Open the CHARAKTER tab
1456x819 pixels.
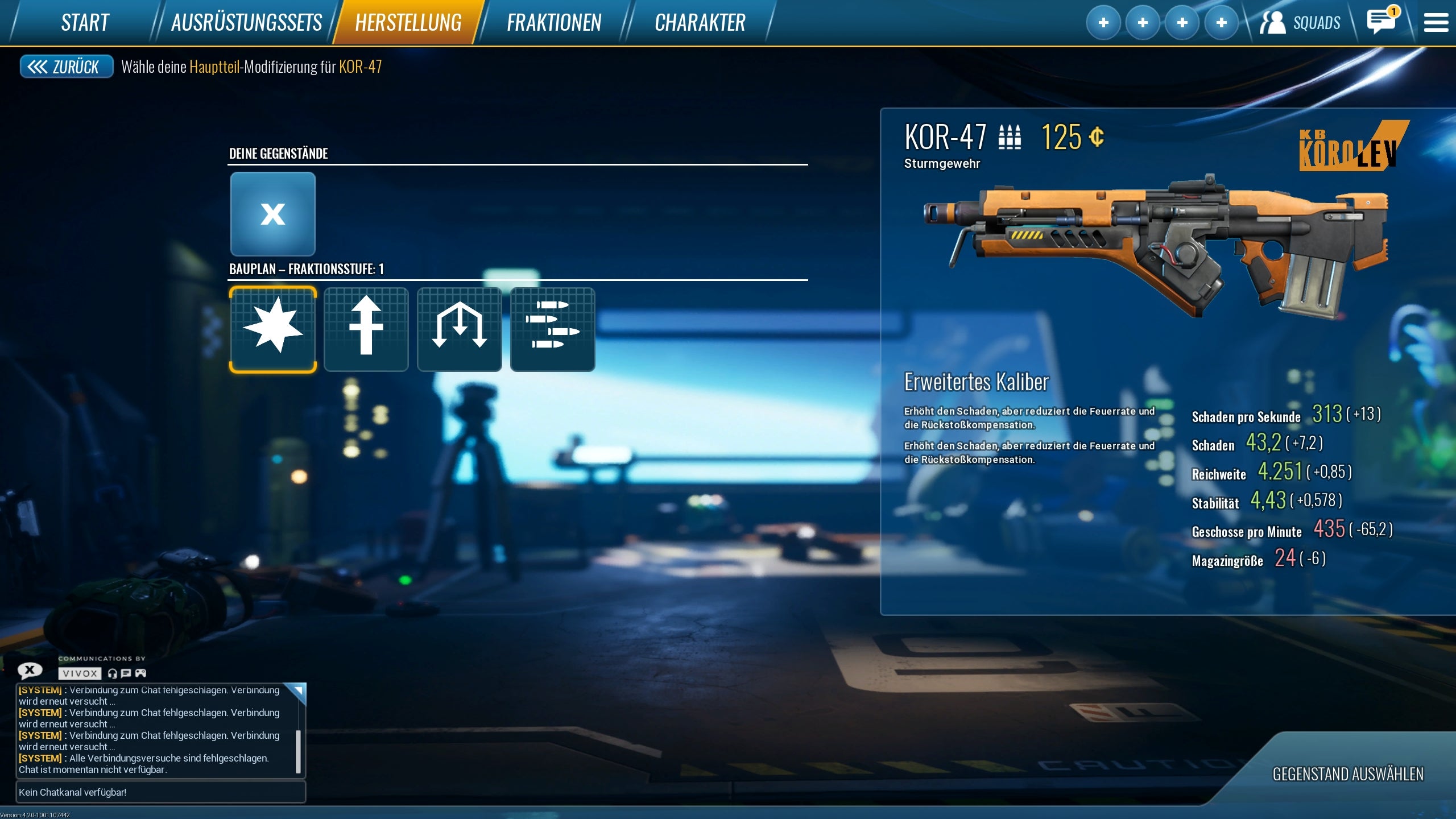click(x=700, y=23)
